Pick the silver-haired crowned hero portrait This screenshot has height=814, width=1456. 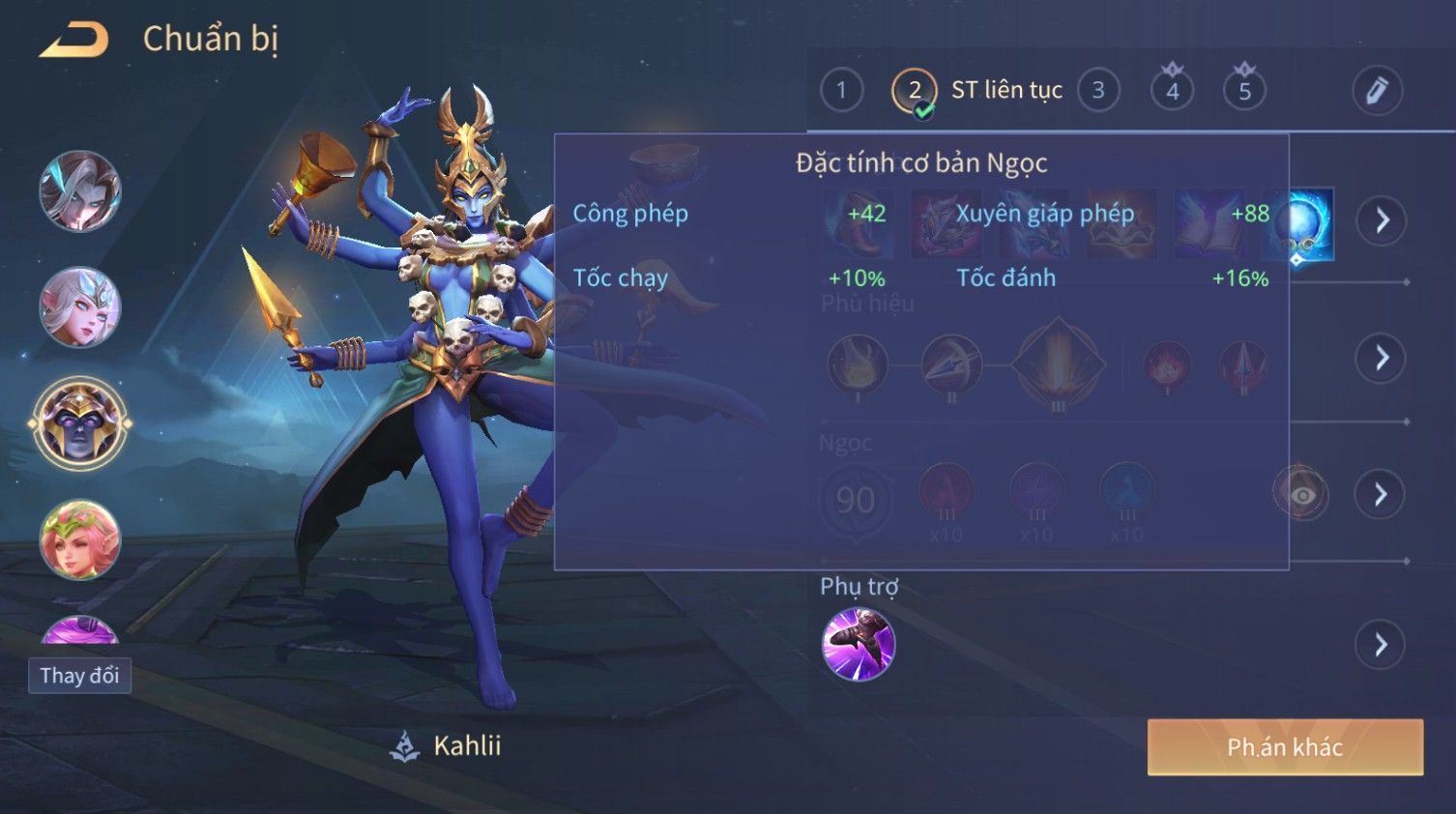[x=80, y=307]
